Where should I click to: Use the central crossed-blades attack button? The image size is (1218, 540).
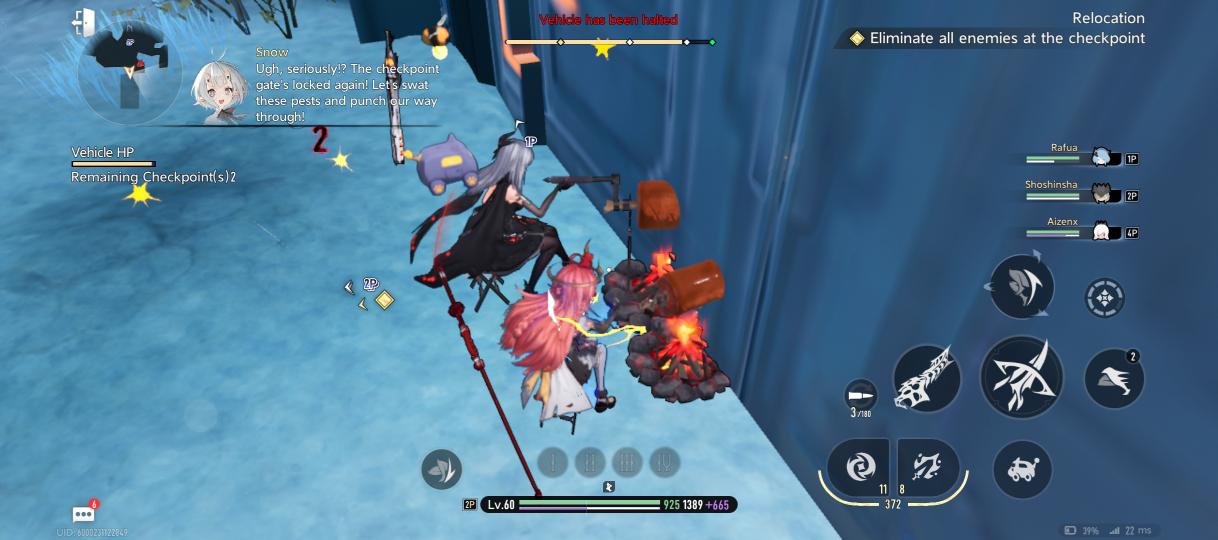pos(1021,377)
